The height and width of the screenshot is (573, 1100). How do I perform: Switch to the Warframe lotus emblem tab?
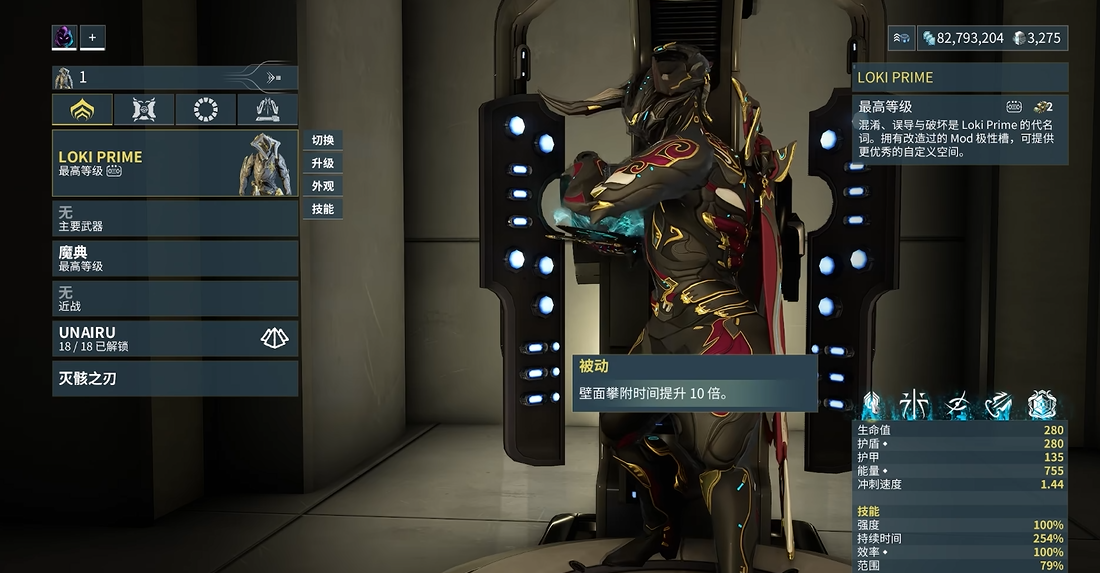pyautogui.click(x=82, y=109)
